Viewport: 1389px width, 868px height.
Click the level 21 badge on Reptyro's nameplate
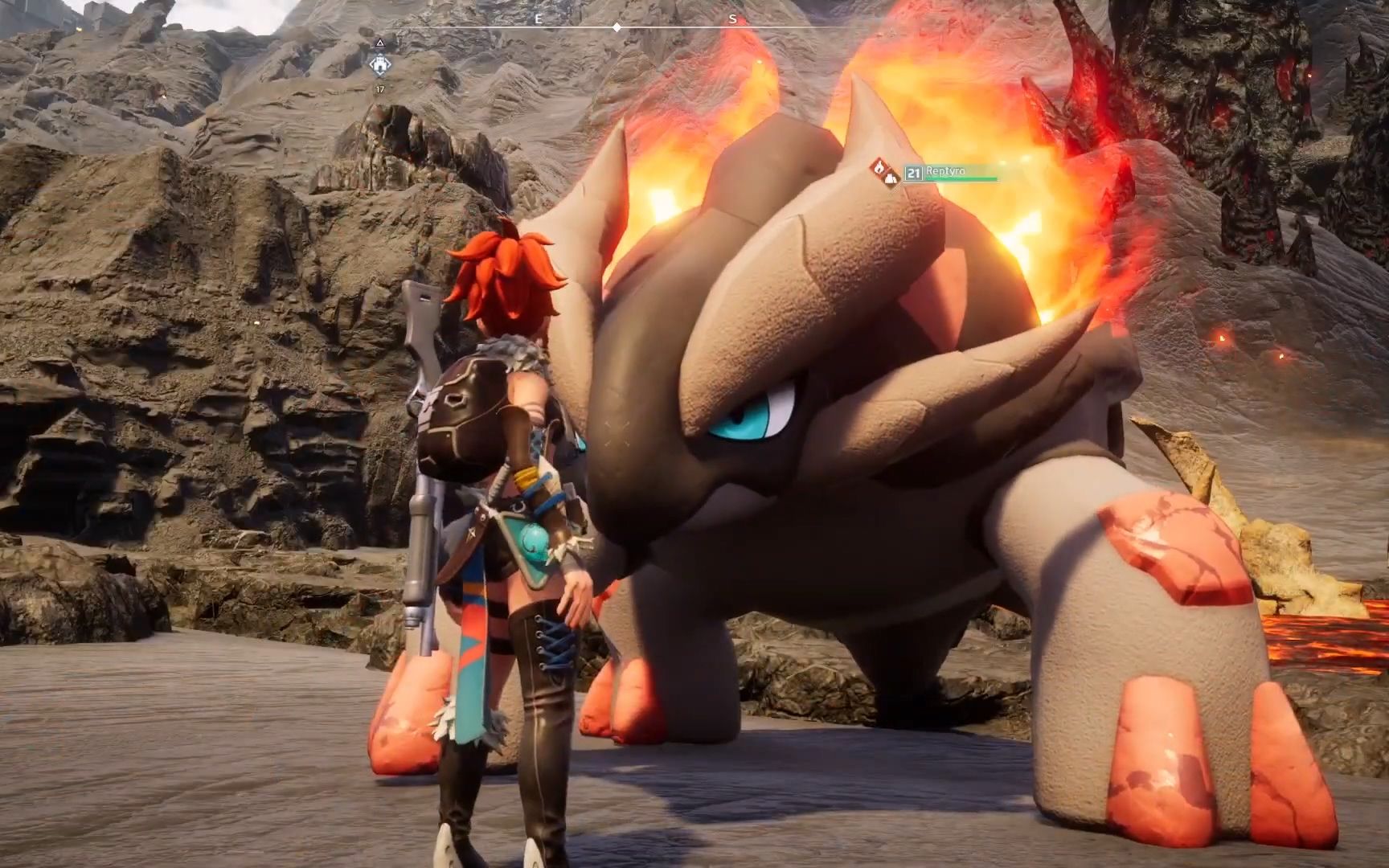point(914,174)
